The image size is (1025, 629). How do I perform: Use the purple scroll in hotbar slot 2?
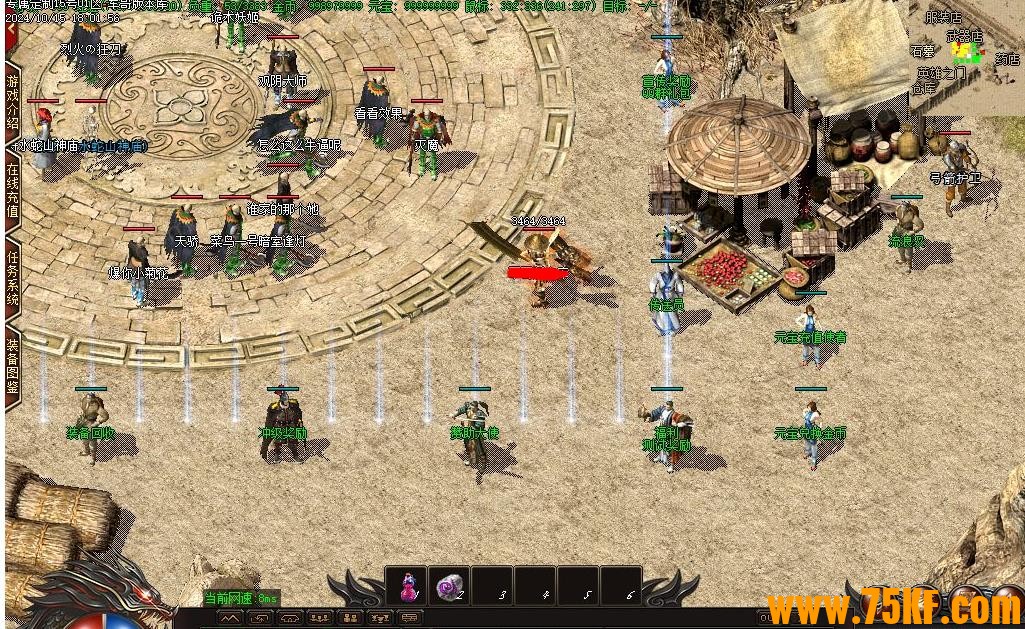point(450,587)
